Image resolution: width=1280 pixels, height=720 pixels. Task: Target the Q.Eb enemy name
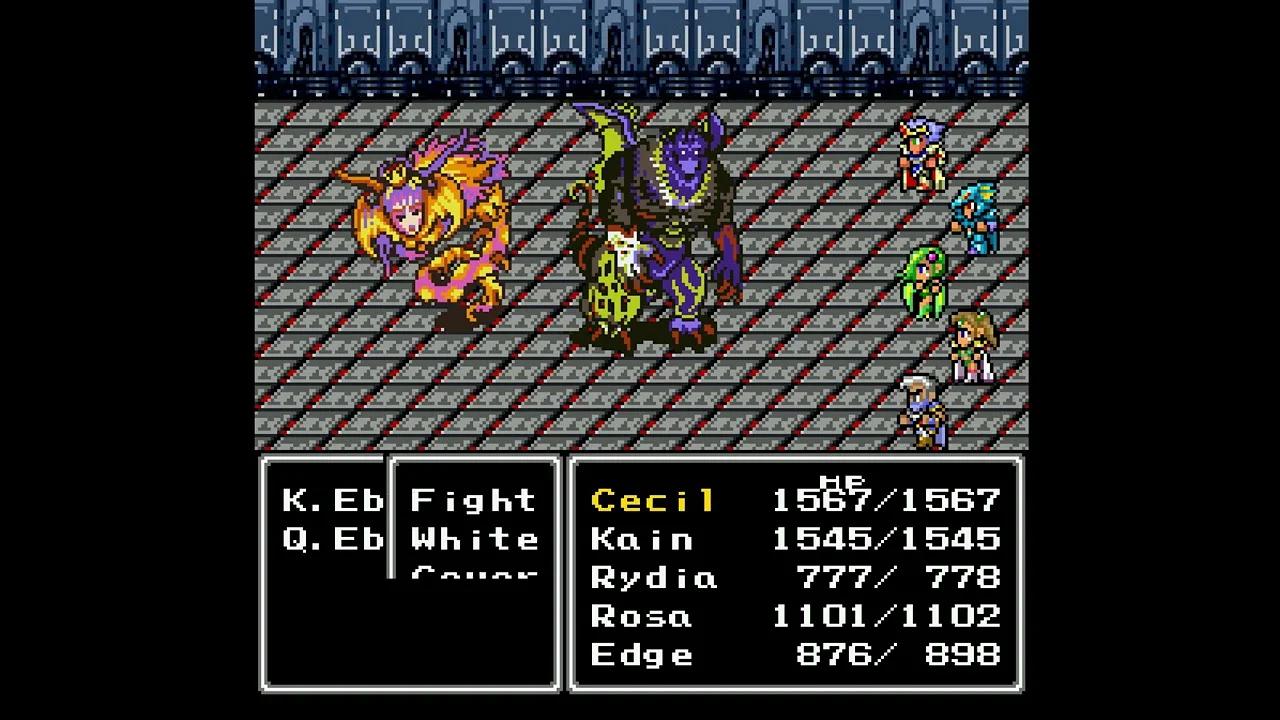tap(330, 539)
